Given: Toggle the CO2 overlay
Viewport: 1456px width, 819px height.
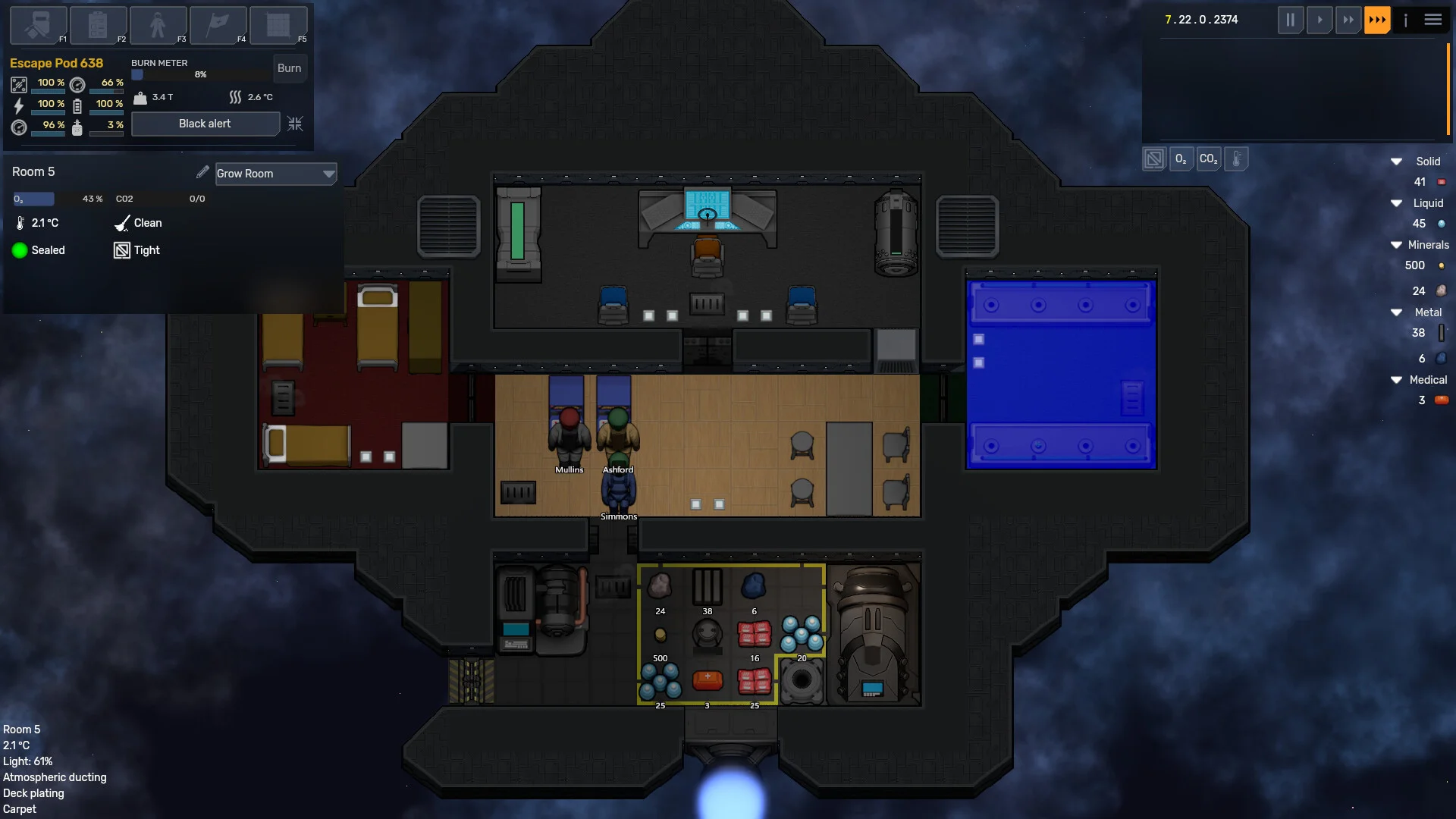Looking at the screenshot, I should 1209,159.
